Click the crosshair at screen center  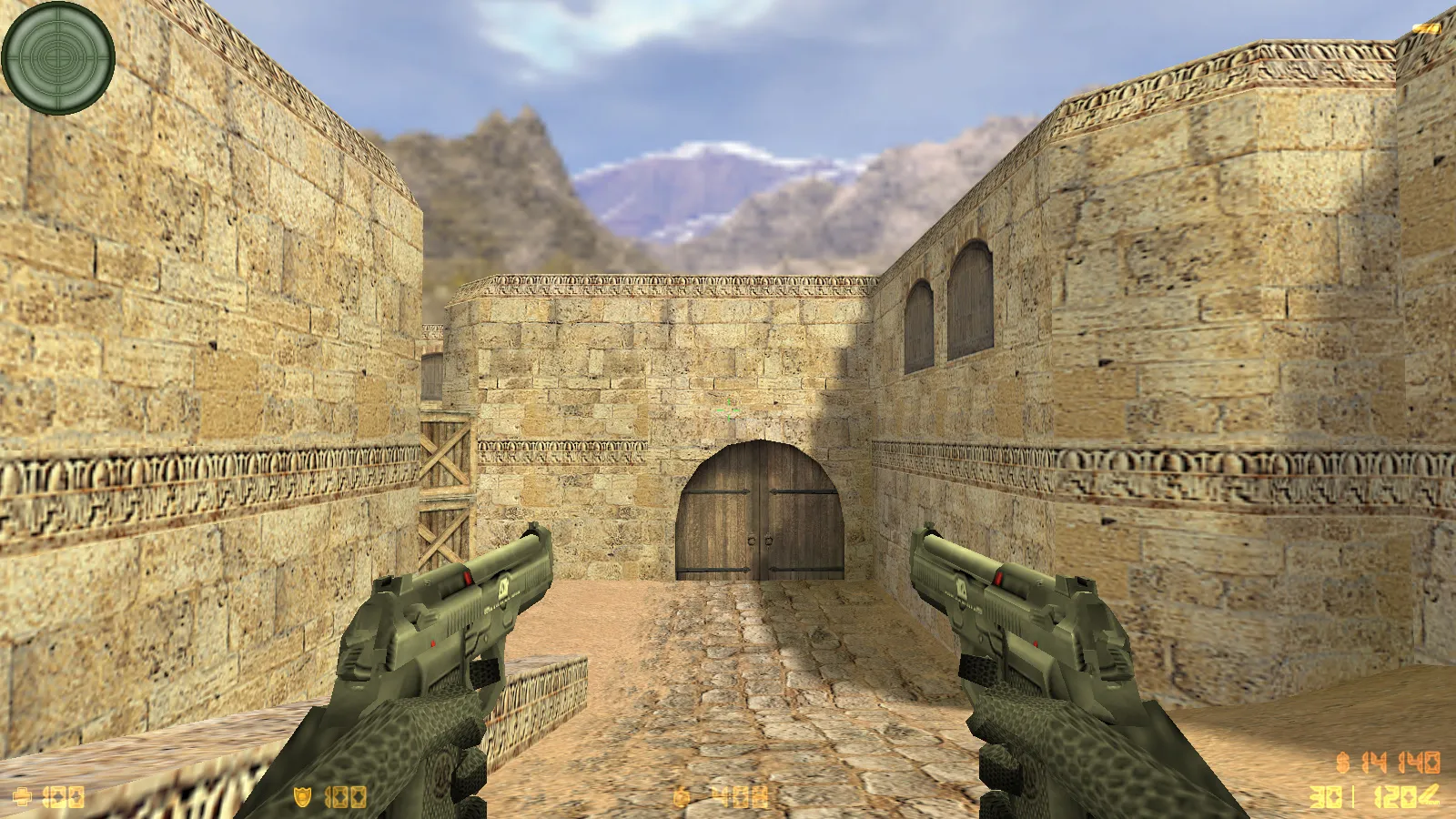(728, 409)
